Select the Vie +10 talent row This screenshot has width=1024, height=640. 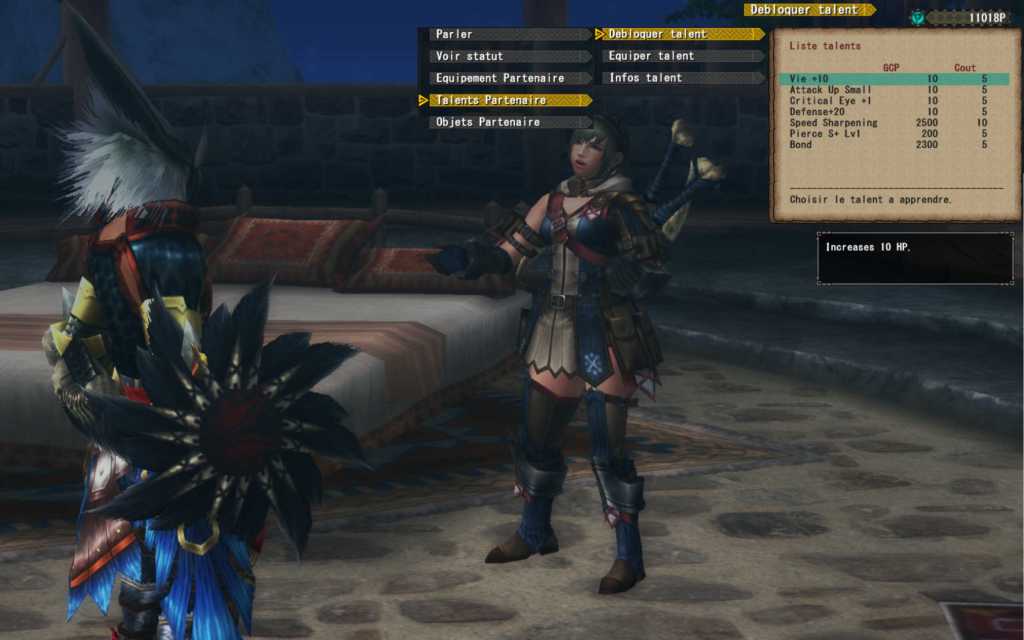coord(893,79)
